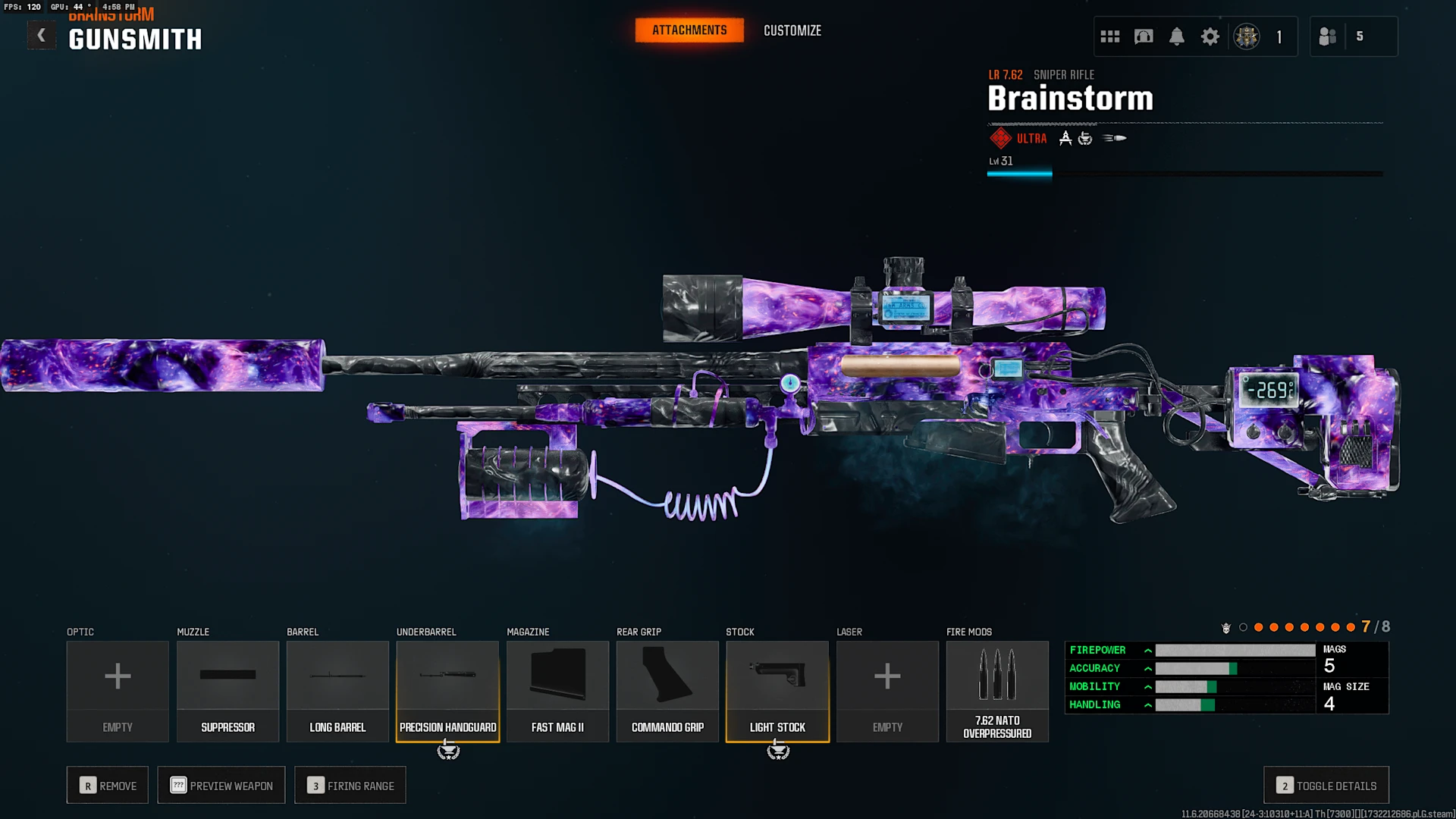Select the Attachments tab
The image size is (1456, 819).
pyautogui.click(x=689, y=30)
